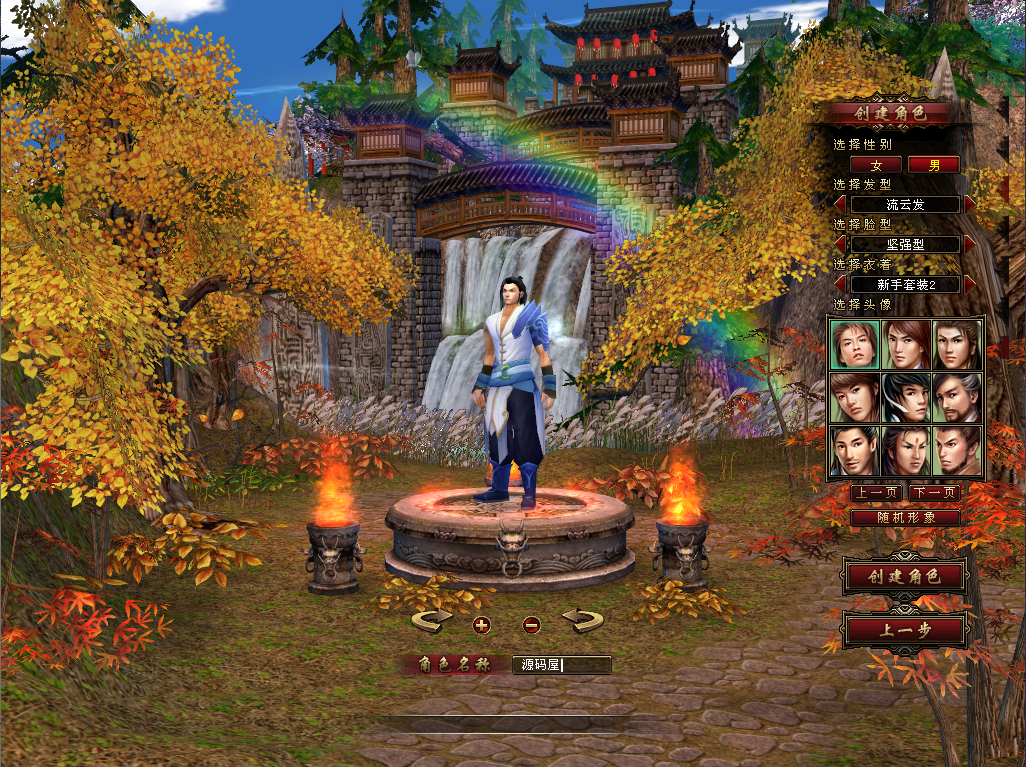Image resolution: width=1026 pixels, height=767 pixels.
Task: Select the next outfit after 新手套装2
Action: pos(969,284)
